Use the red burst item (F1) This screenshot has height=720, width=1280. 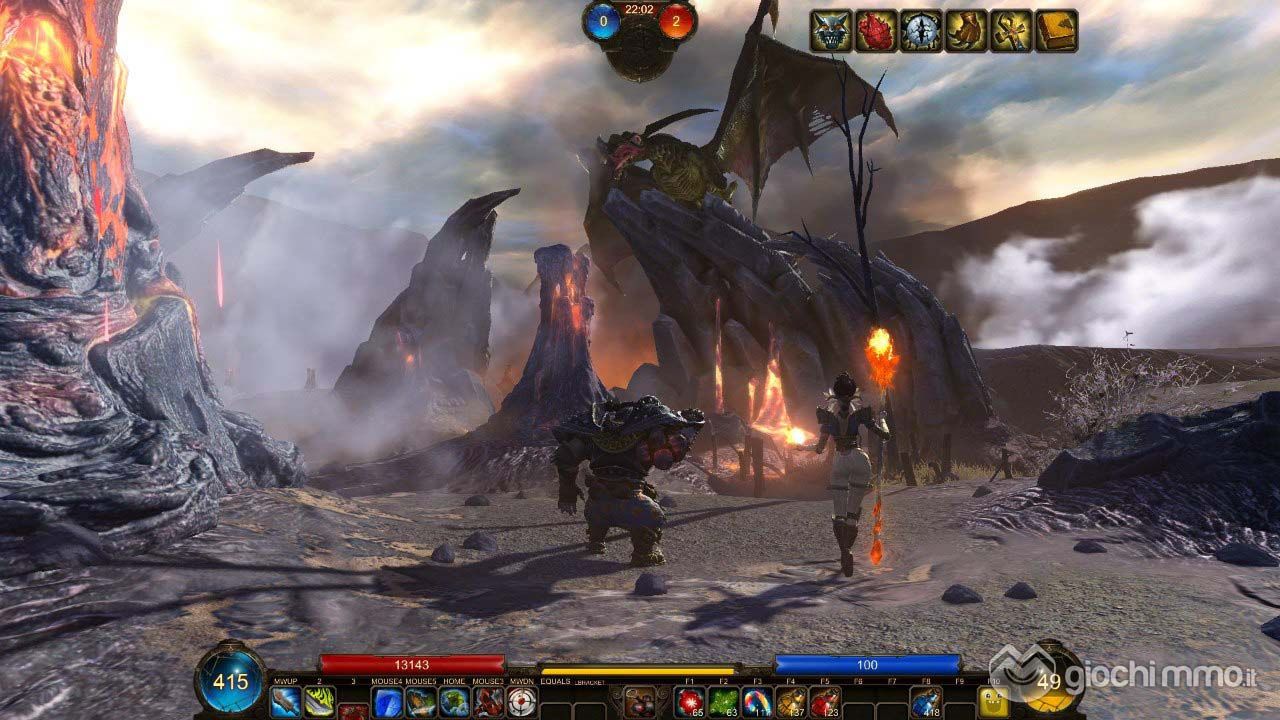pyautogui.click(x=690, y=702)
